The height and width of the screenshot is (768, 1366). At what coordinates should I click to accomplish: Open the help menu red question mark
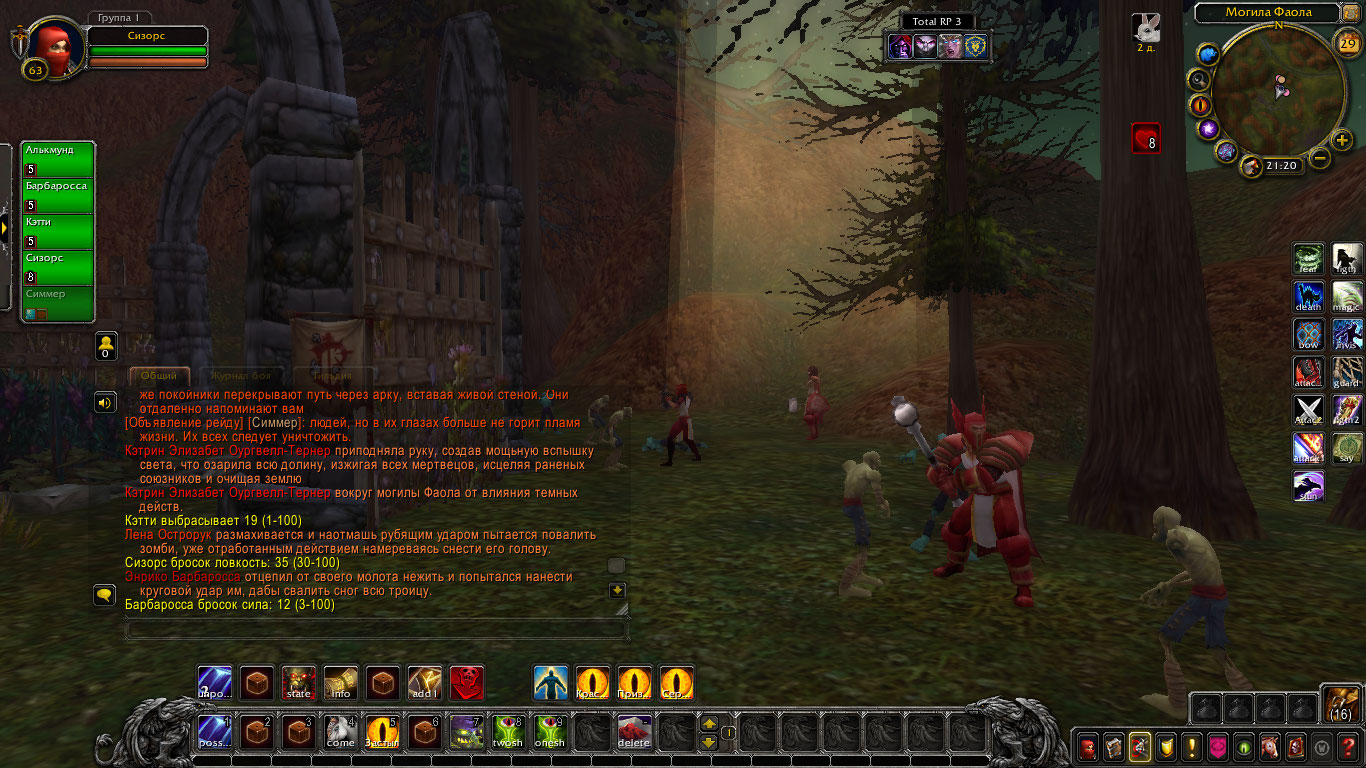[x=1347, y=747]
